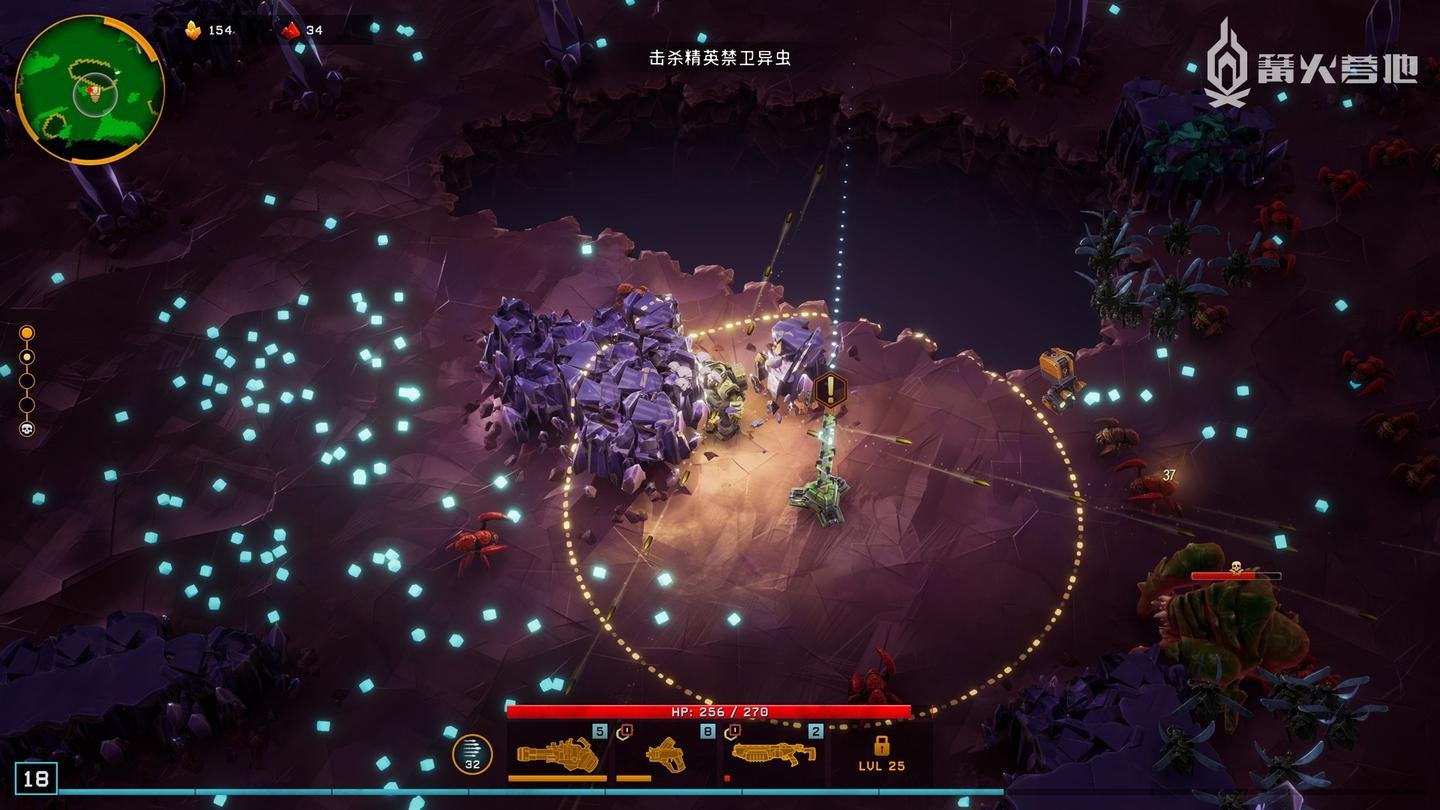Click the red crystal counter showing 34
Screen dimensions: 1440x810
[x=290, y=28]
